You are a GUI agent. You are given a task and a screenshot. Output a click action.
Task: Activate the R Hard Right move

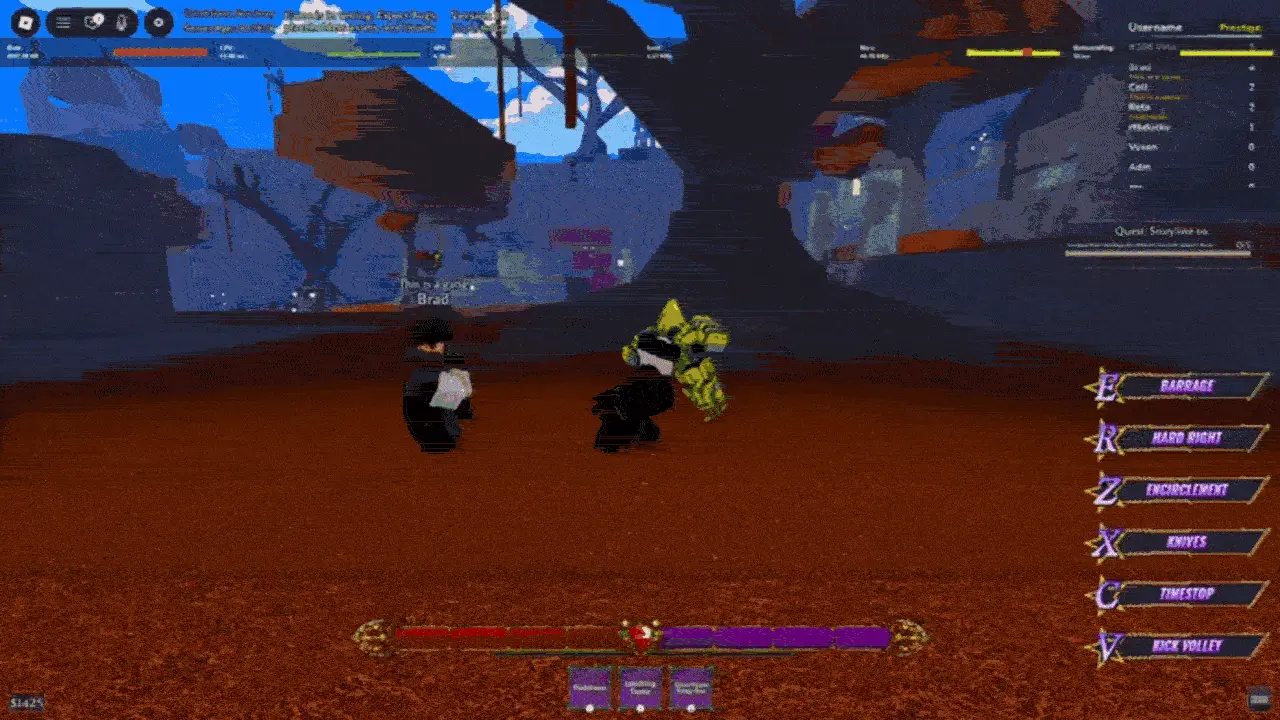pyautogui.click(x=1190, y=438)
